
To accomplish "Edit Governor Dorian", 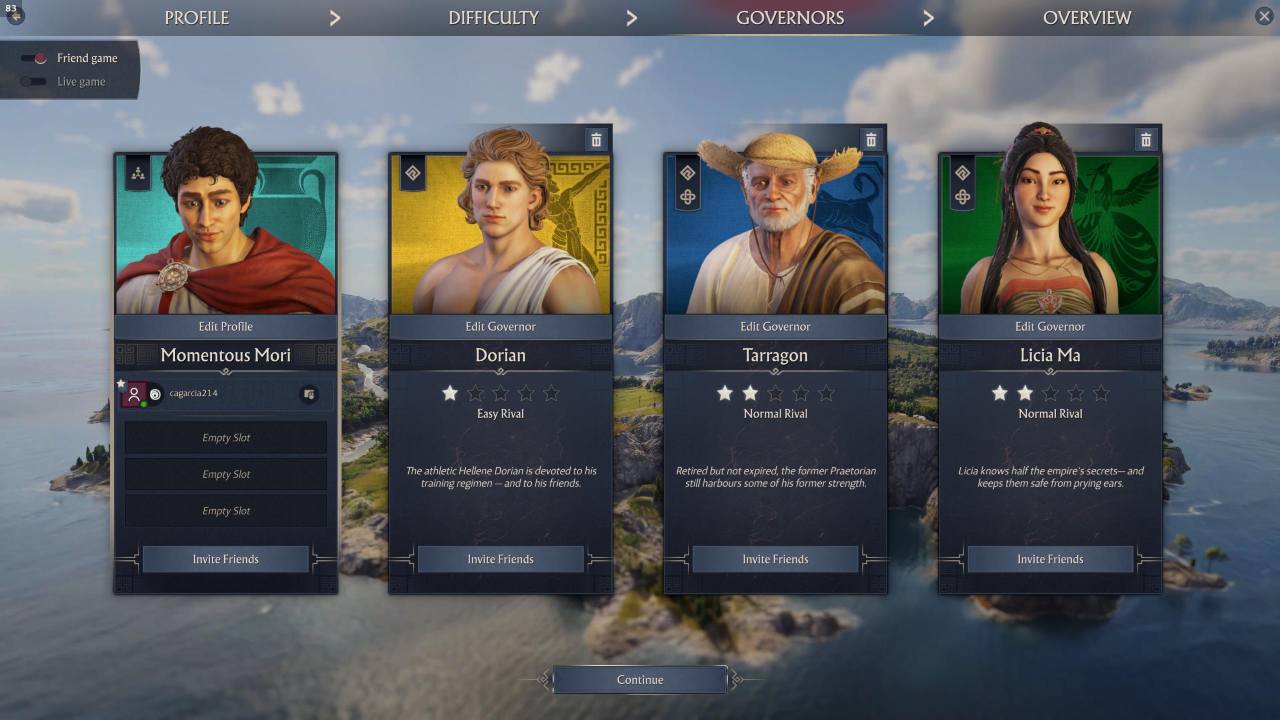I will coord(500,326).
